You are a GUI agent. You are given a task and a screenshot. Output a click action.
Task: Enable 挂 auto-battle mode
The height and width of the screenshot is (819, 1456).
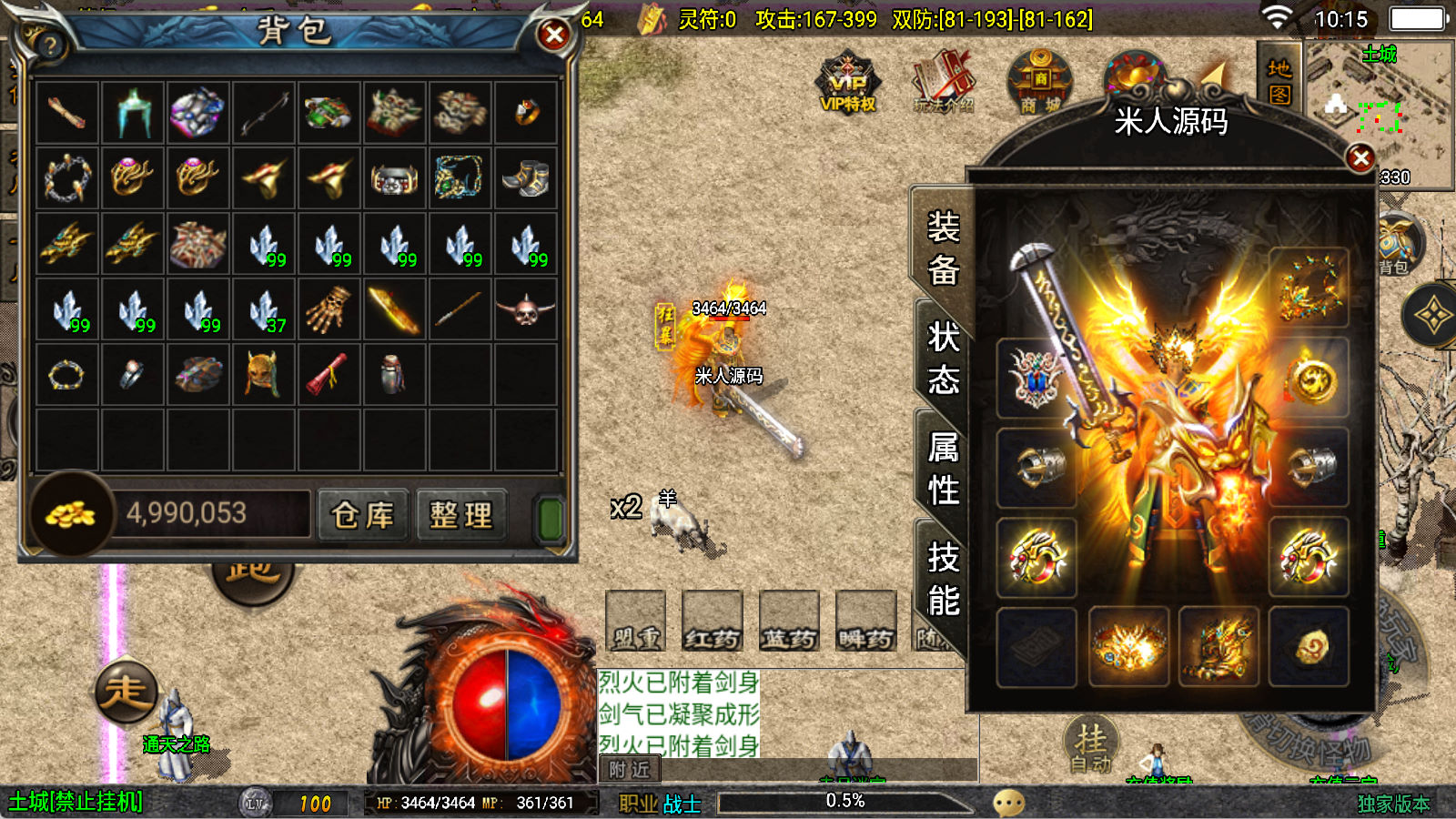pos(1090,745)
